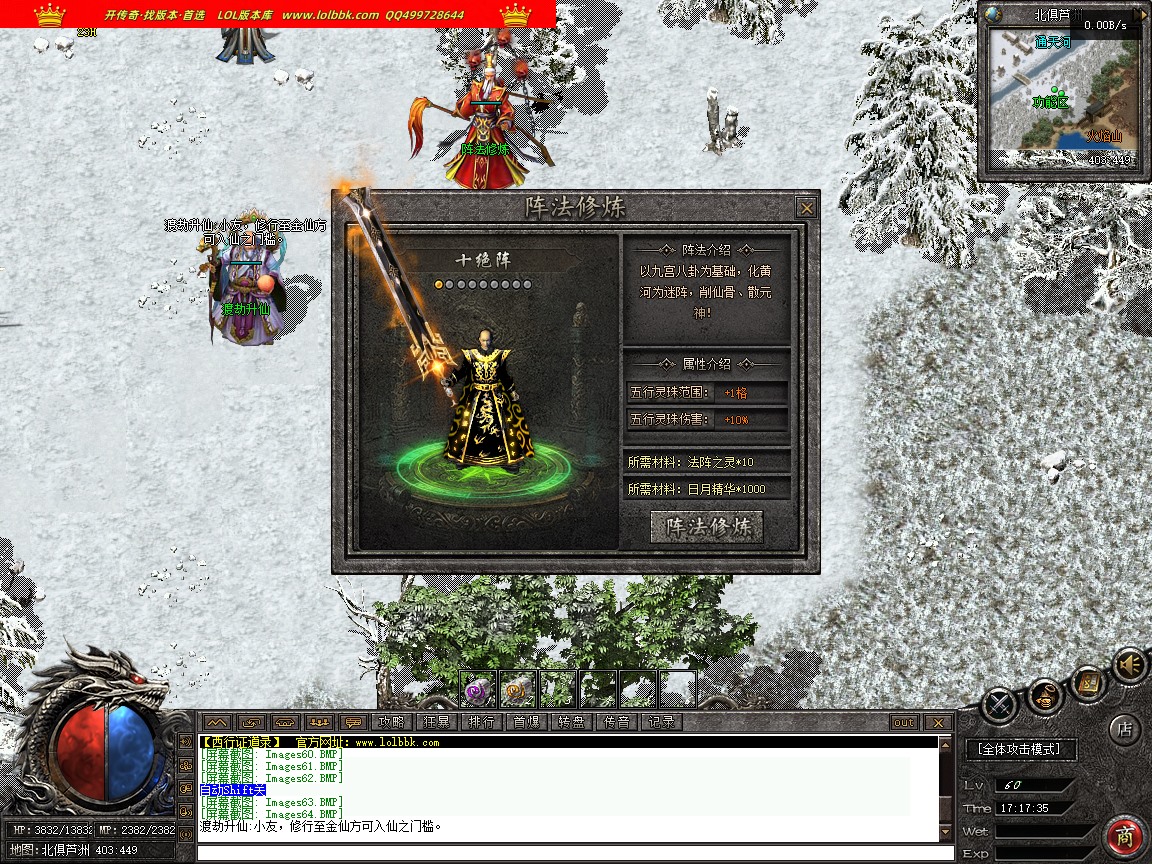Close the 阵法修炼 dialog window
The image size is (1152, 864).
tap(806, 208)
